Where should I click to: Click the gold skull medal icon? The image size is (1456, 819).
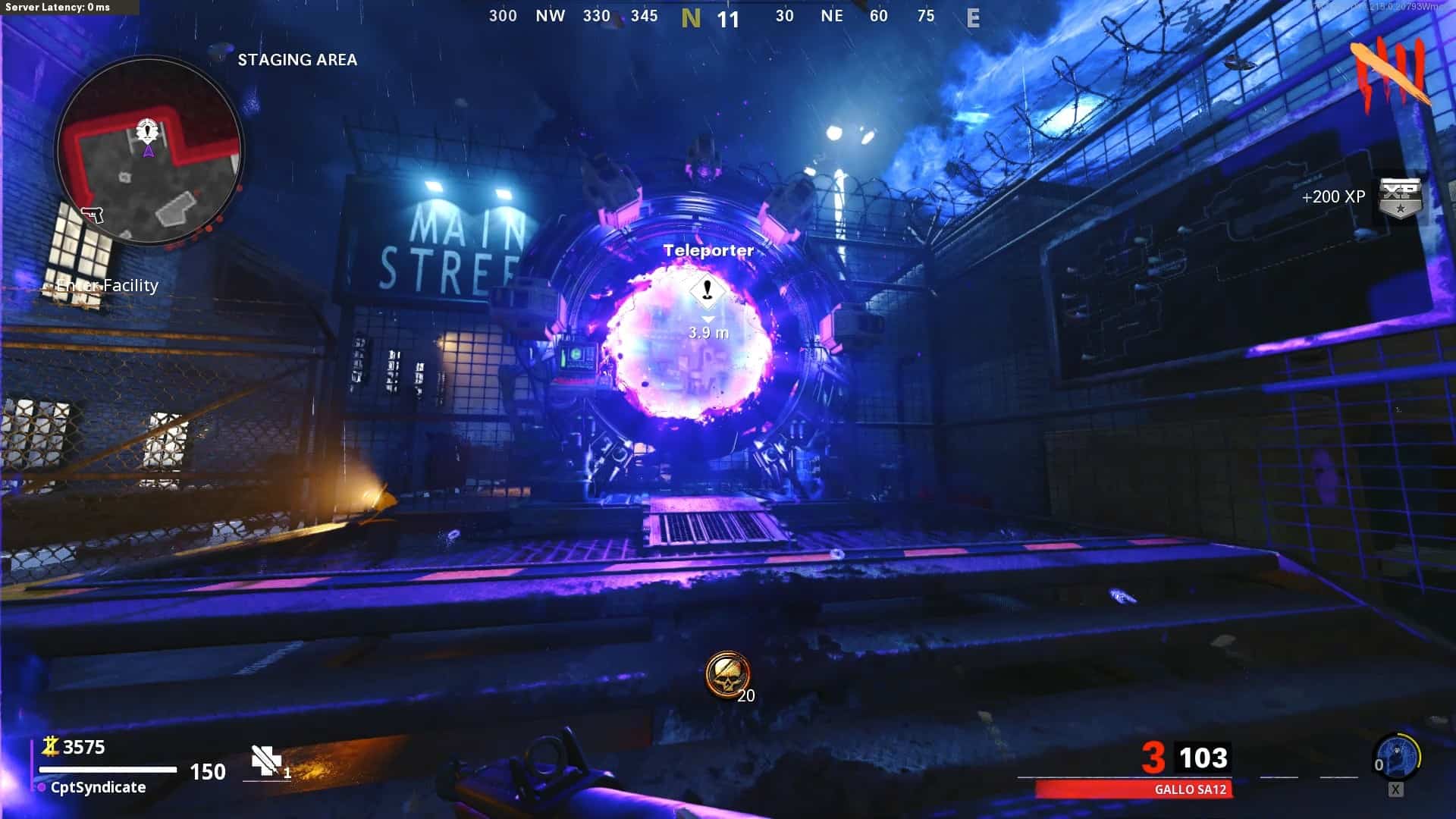(x=727, y=674)
